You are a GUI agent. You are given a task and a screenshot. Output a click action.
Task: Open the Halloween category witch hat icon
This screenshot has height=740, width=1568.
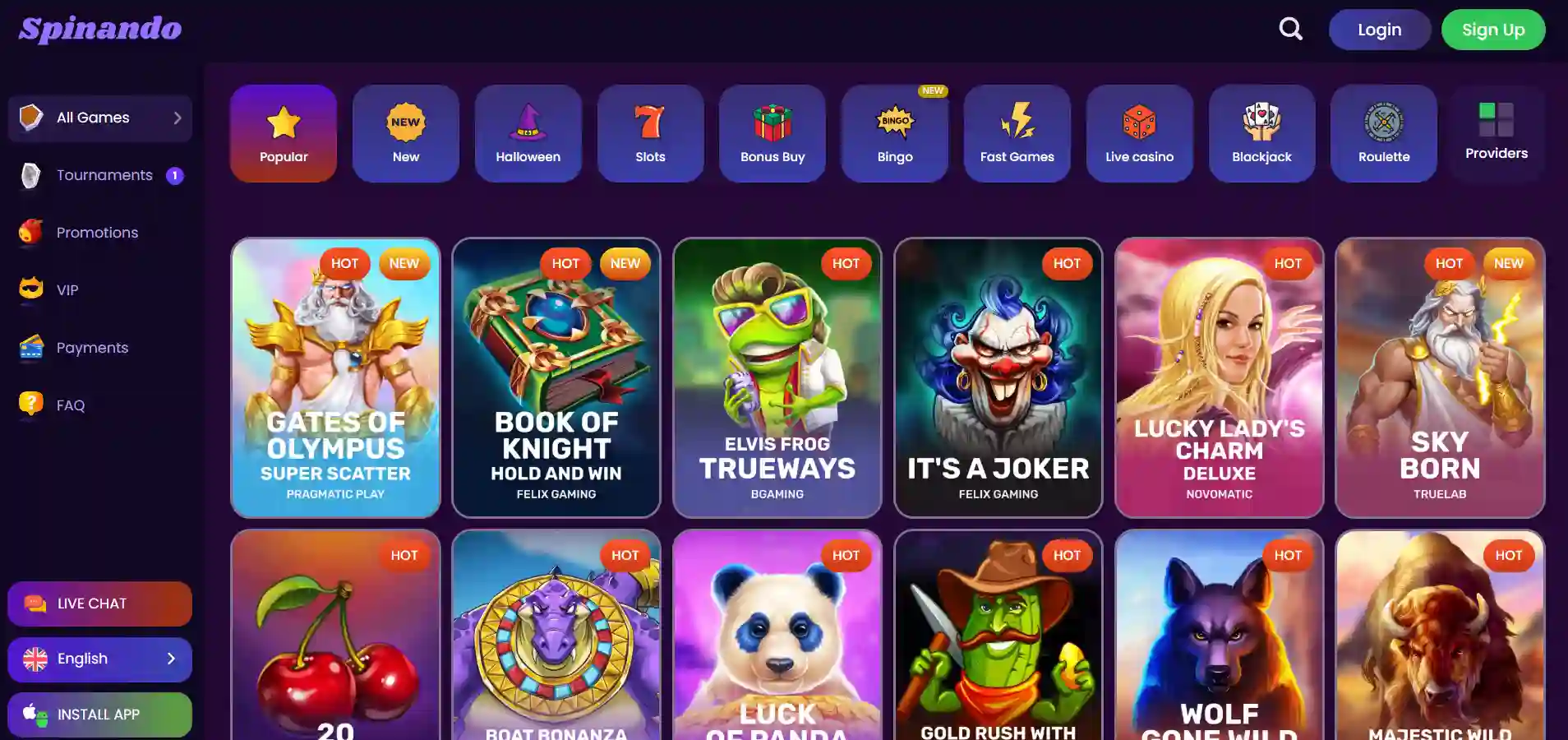pos(528,123)
